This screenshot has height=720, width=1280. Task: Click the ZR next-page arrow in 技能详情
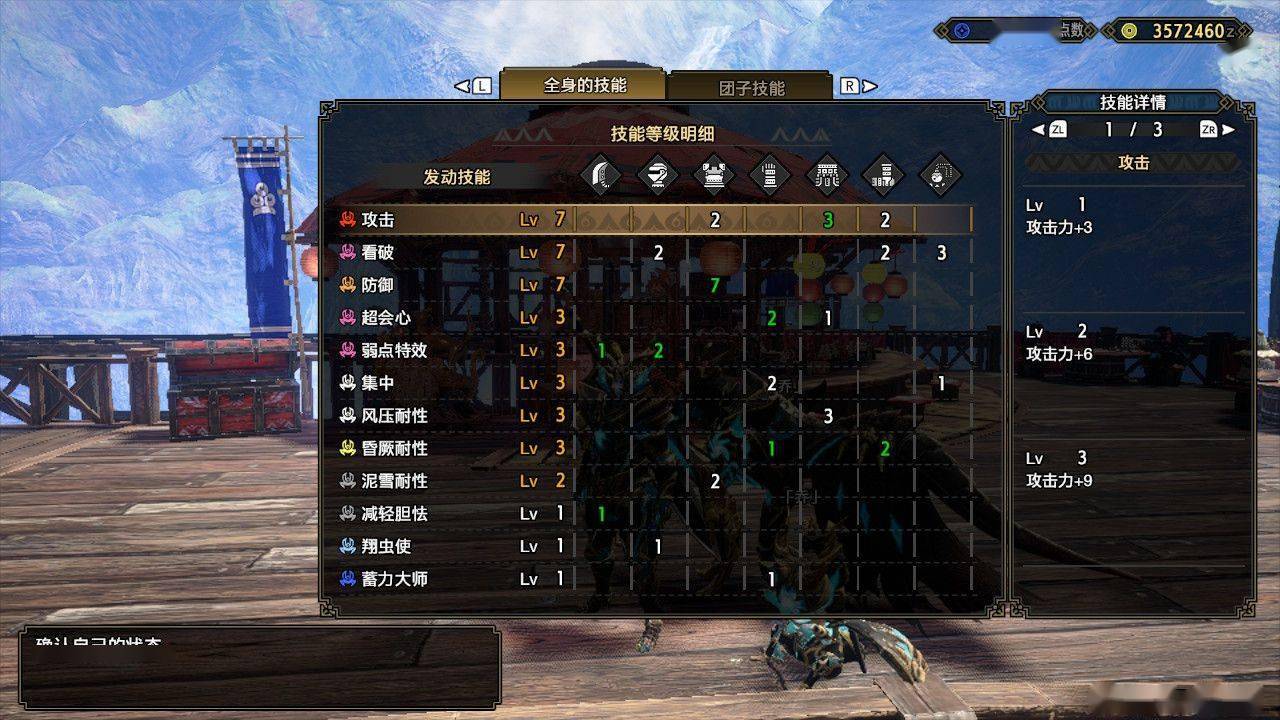coord(1211,128)
